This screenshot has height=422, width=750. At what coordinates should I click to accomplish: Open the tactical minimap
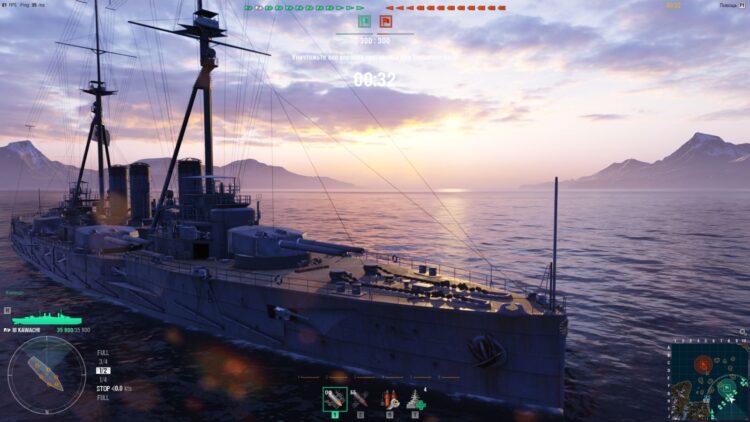coord(708,381)
